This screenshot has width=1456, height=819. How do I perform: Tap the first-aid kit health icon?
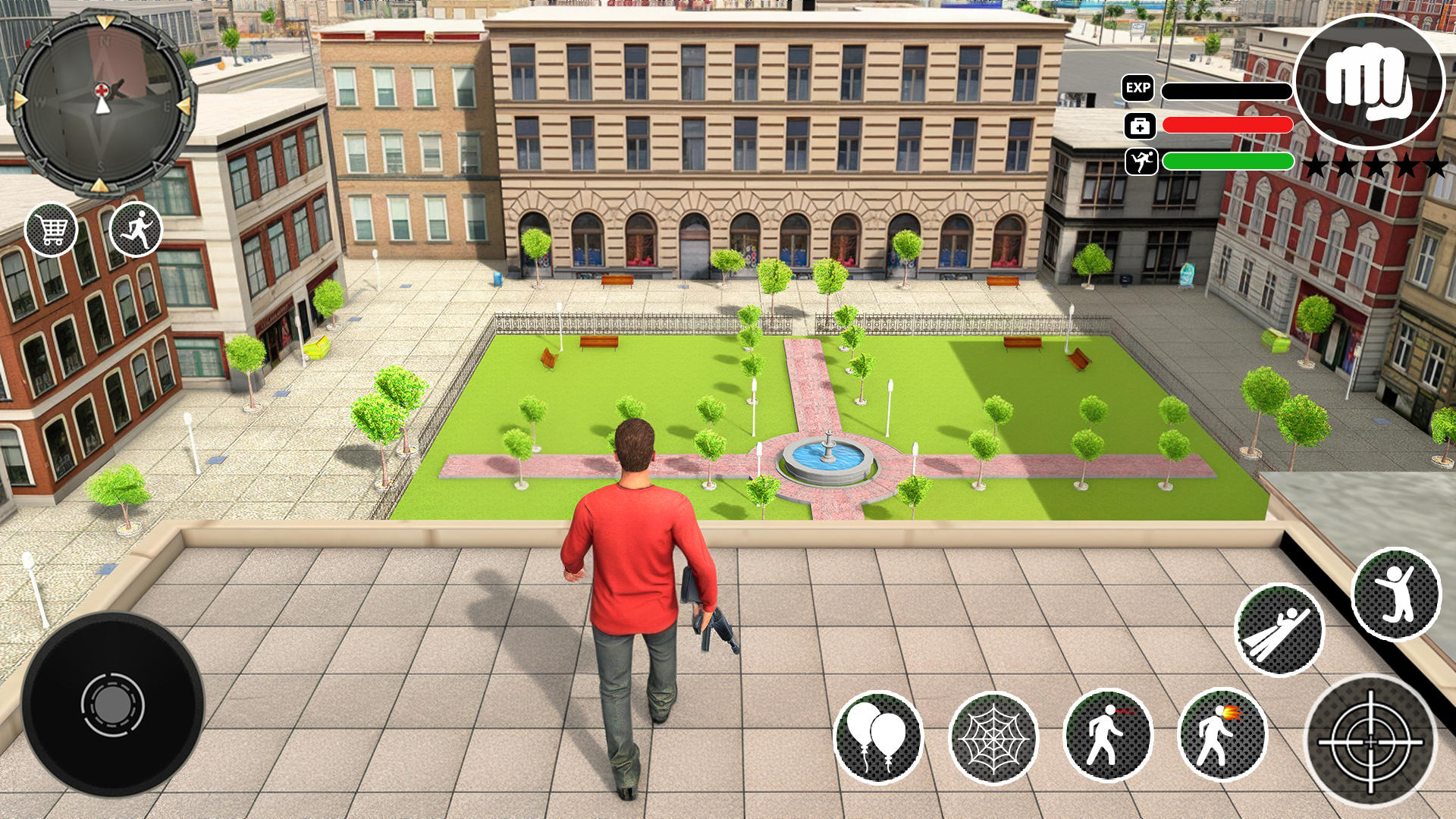coord(1141,124)
